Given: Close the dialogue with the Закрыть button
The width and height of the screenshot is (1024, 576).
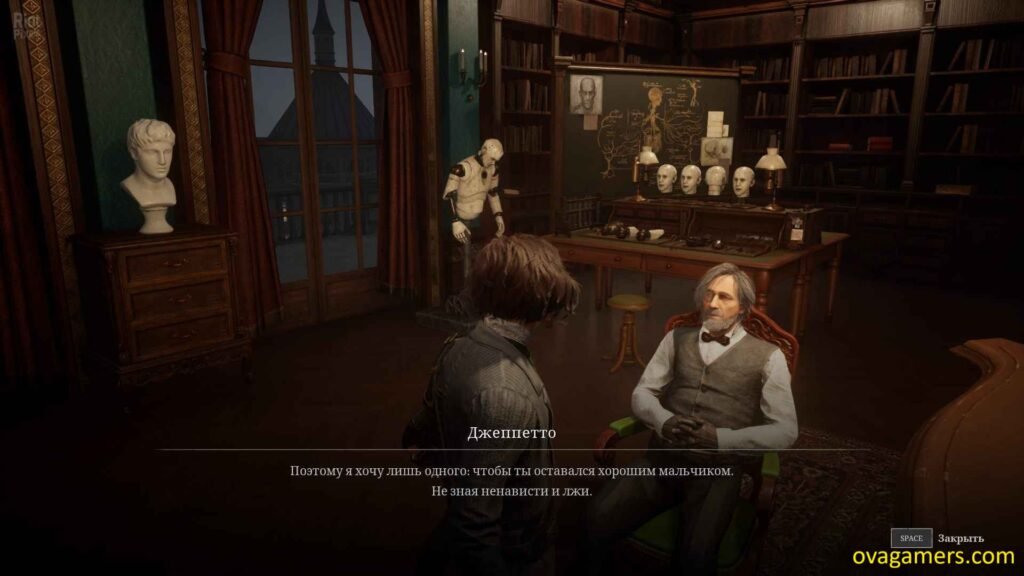Looking at the screenshot, I should pos(938,538).
